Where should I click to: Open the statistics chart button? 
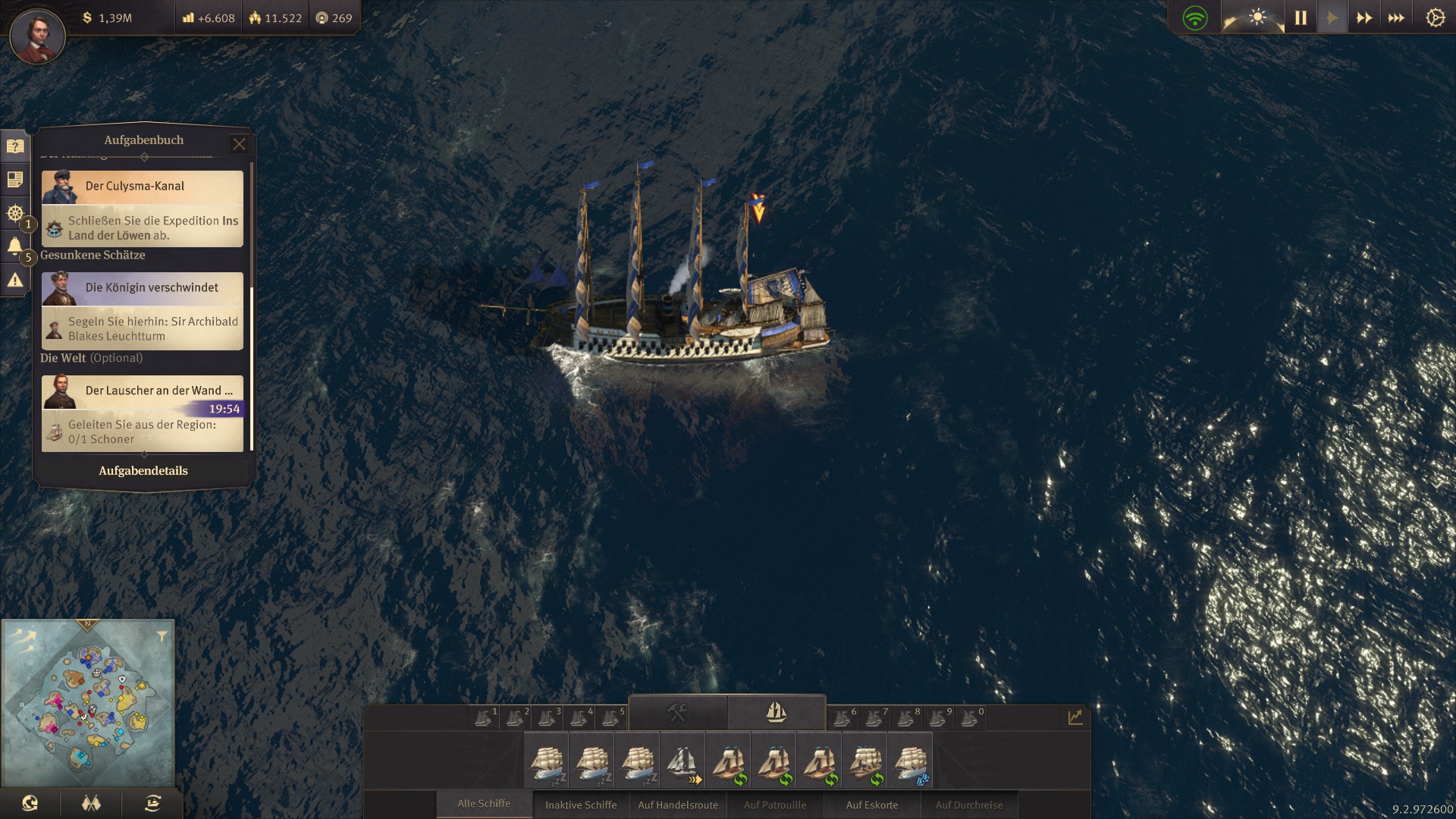1075,717
